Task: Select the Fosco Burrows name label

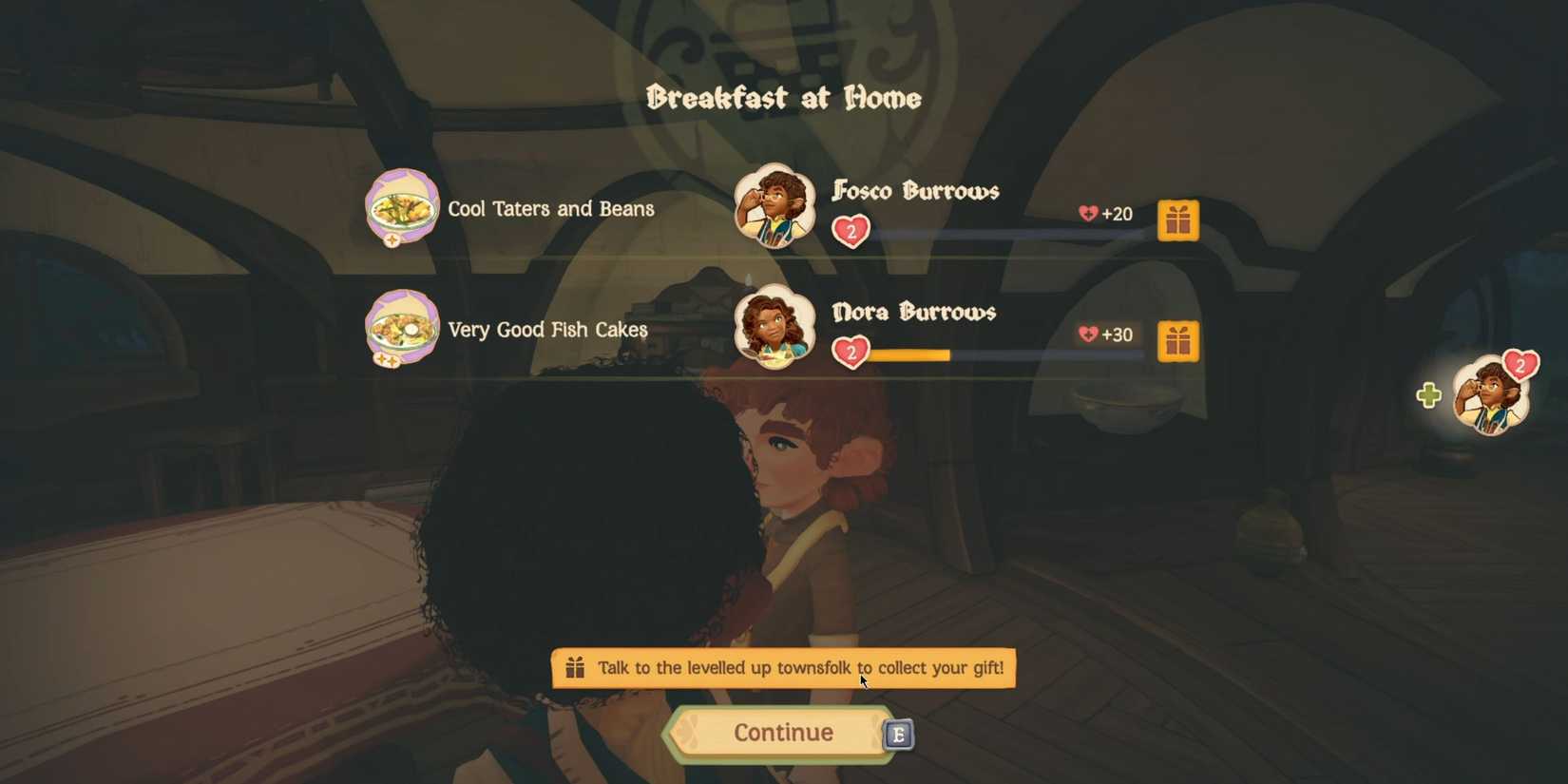Action: tap(915, 191)
